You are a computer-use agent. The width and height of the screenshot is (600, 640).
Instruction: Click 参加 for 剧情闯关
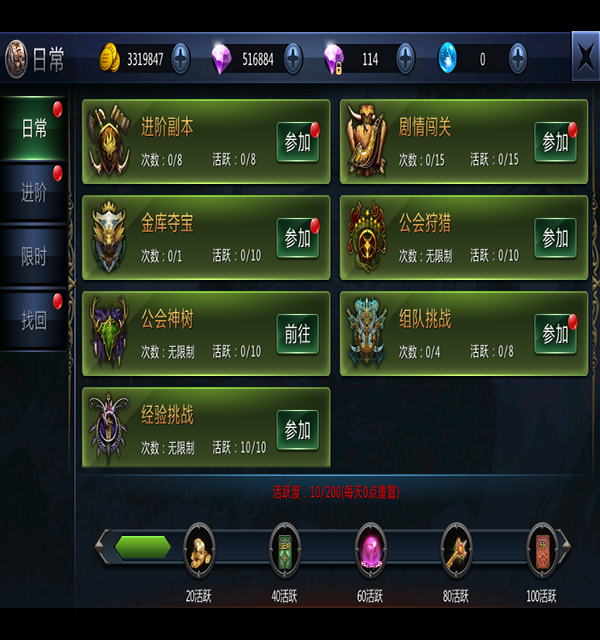click(x=555, y=142)
